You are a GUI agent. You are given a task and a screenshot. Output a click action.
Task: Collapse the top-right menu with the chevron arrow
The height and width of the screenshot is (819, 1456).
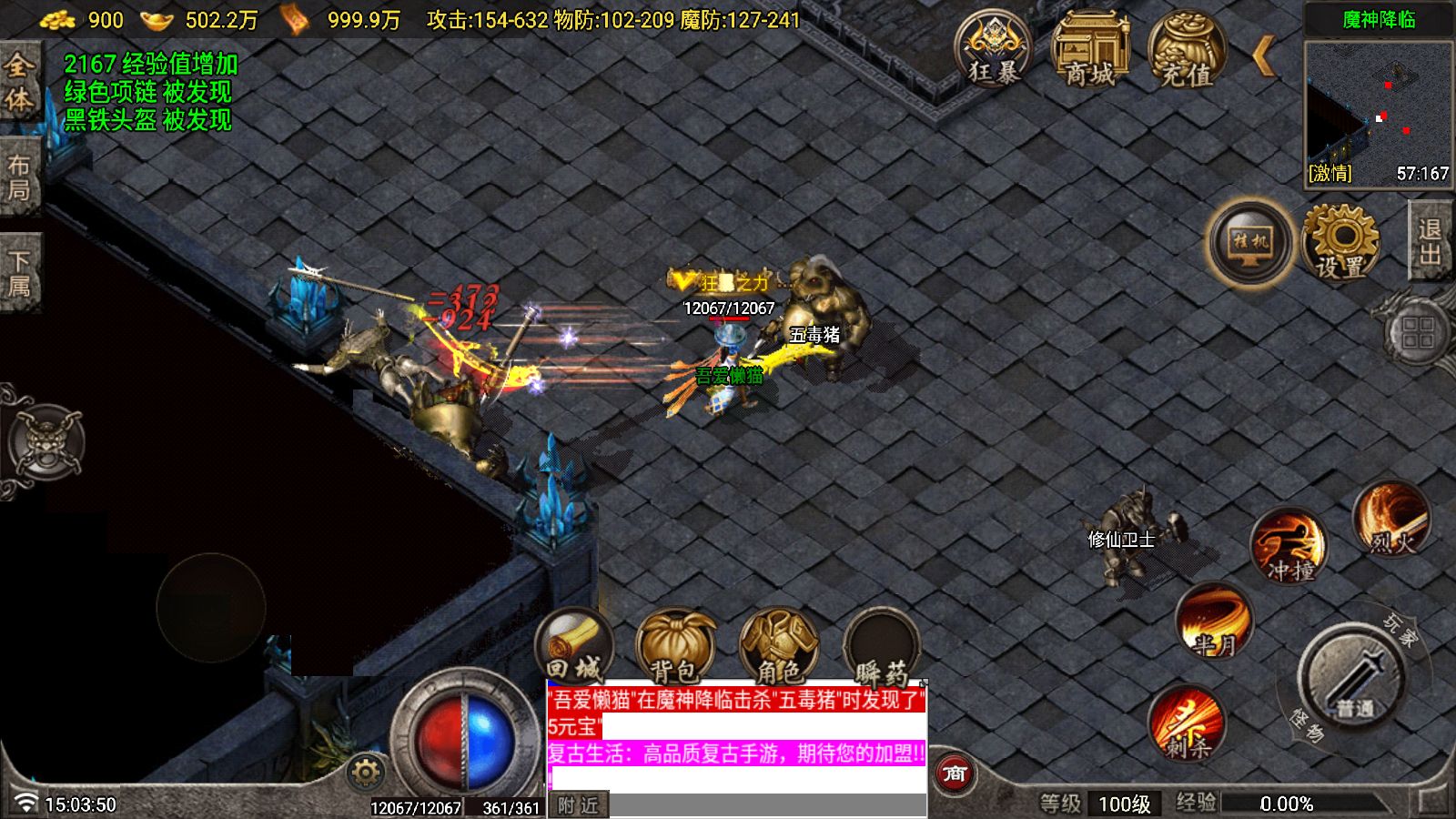tap(1265, 56)
